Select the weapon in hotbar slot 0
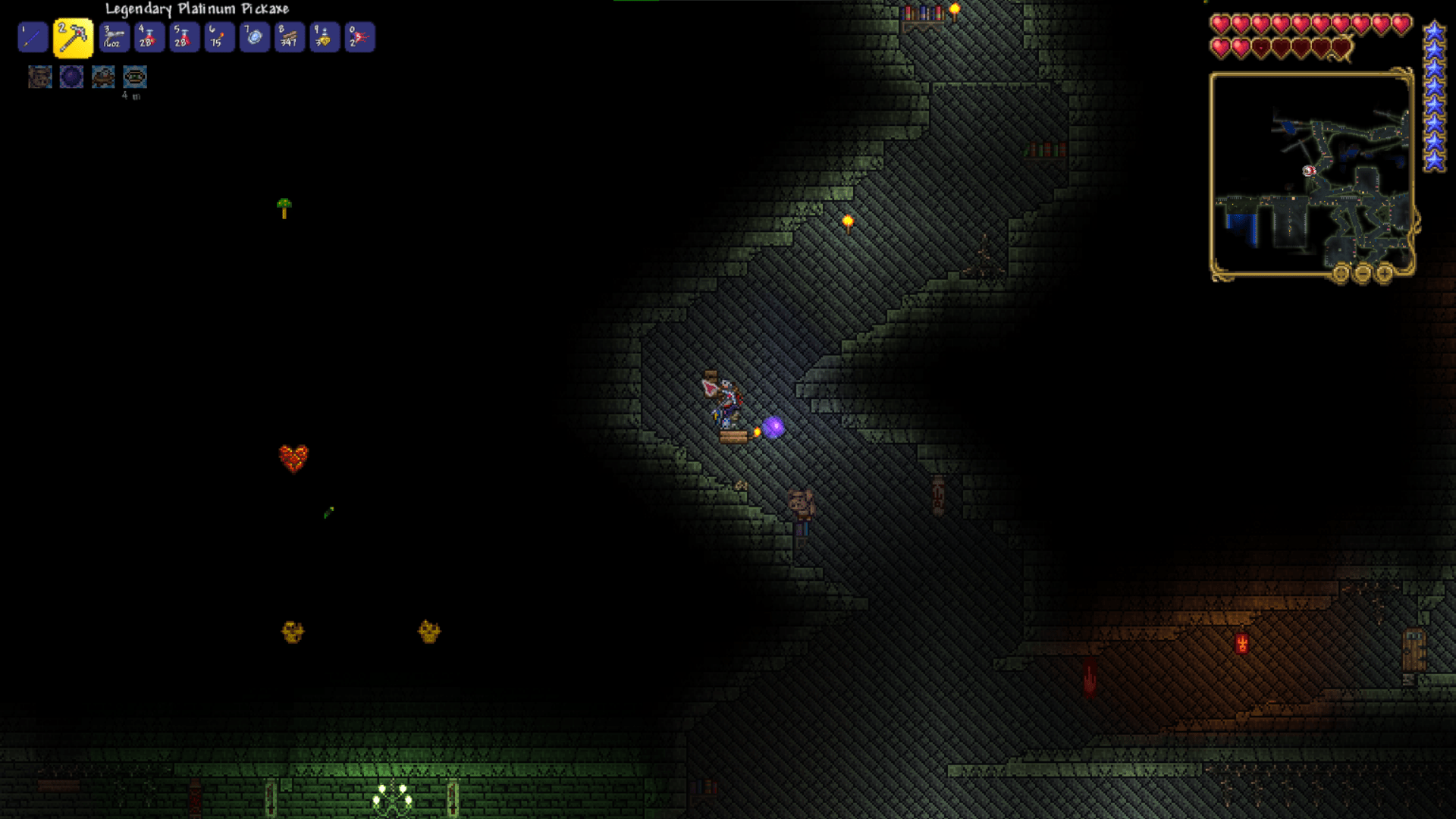Screen dimensions: 1456x819 pyautogui.click(x=359, y=37)
